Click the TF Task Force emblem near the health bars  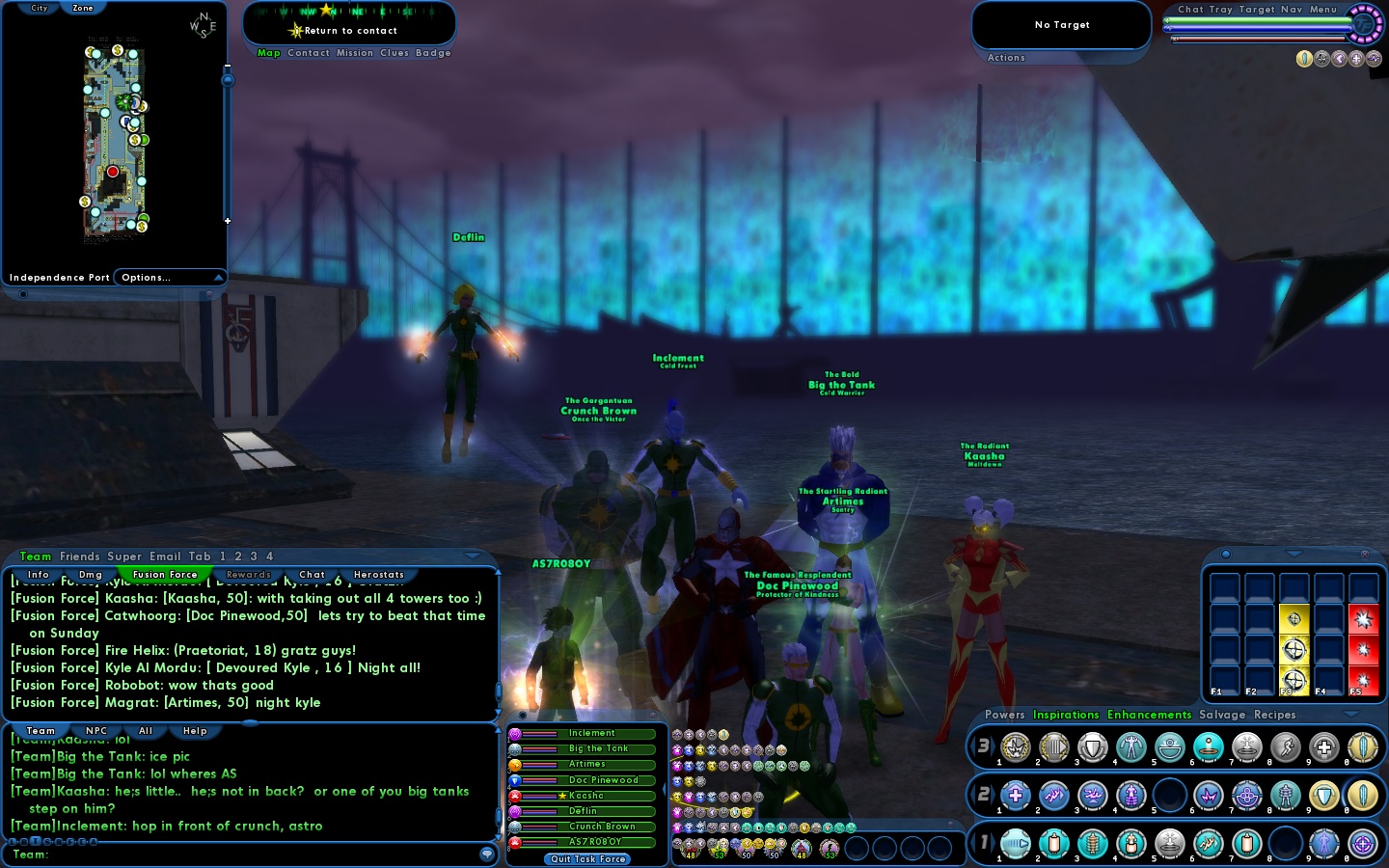1362,25
